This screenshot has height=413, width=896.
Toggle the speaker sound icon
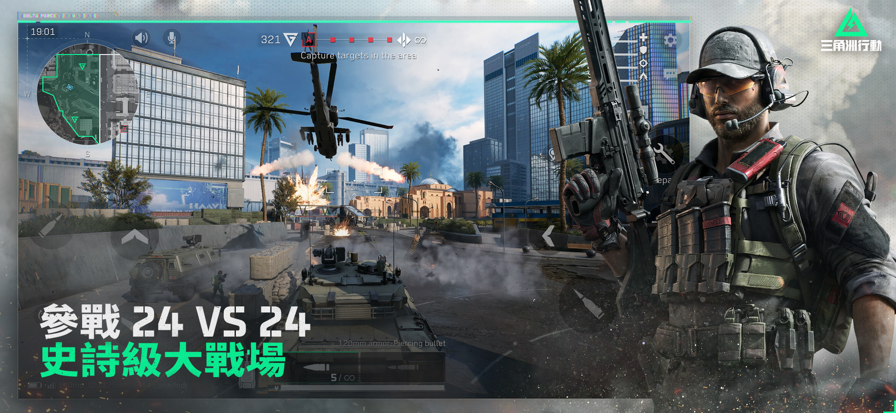tap(141, 38)
